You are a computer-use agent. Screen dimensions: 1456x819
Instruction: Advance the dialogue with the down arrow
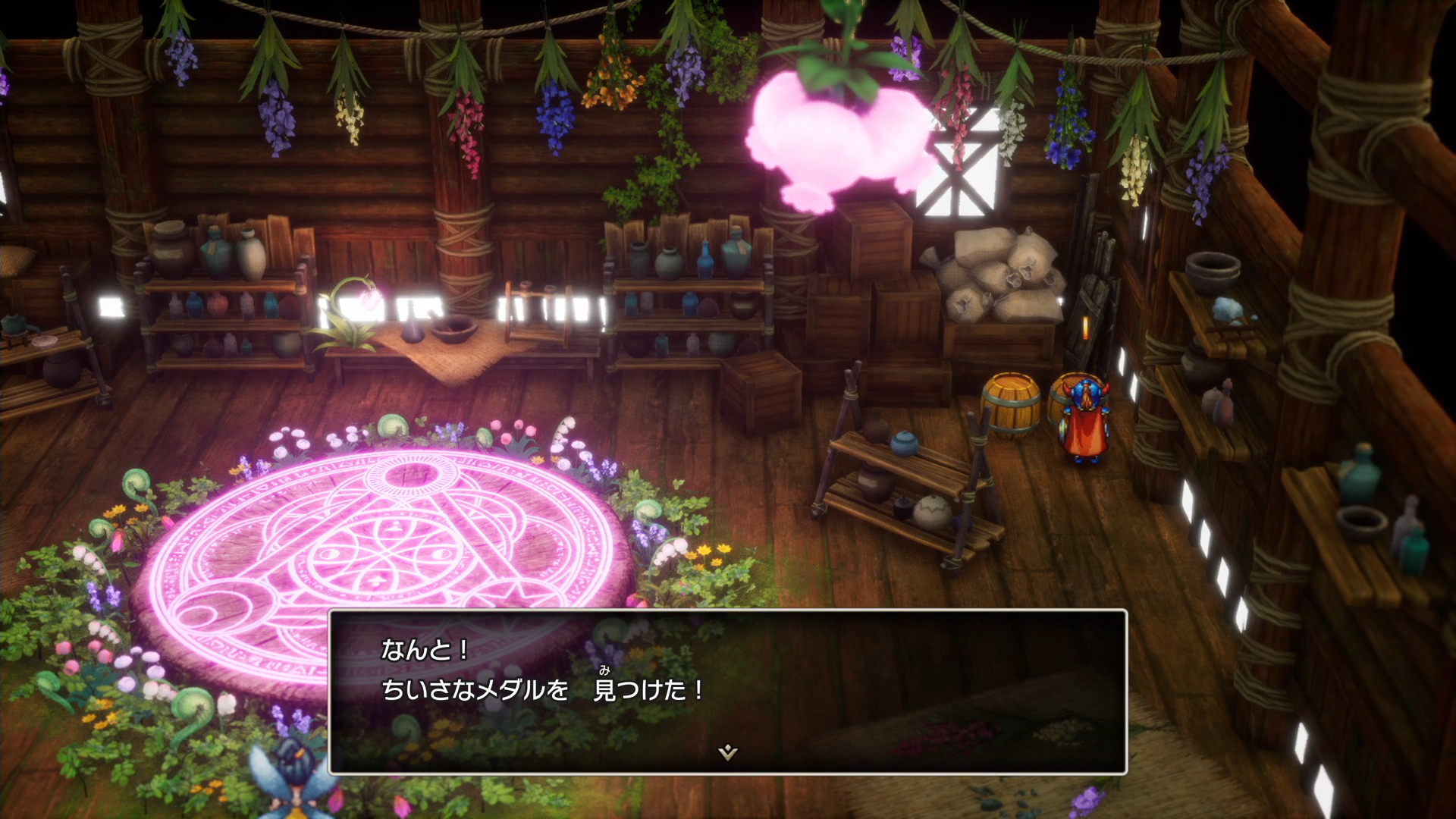727,752
